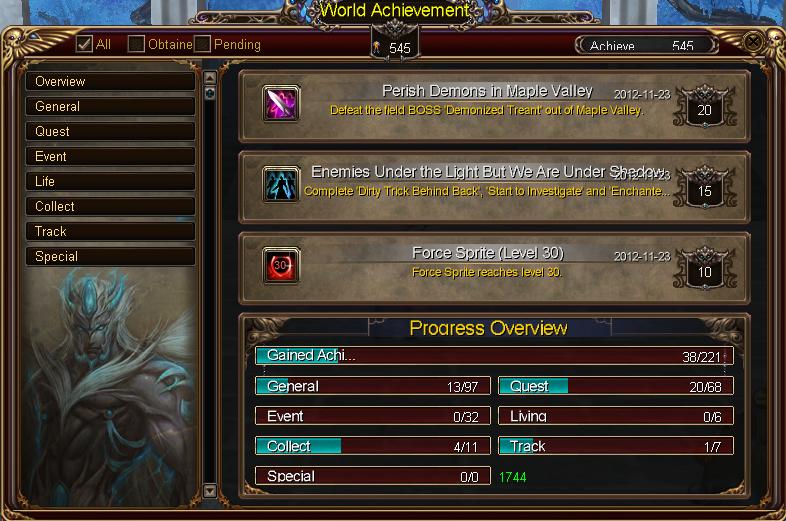Open the General achievement category
Screen dimensions: 786x521
[110, 106]
